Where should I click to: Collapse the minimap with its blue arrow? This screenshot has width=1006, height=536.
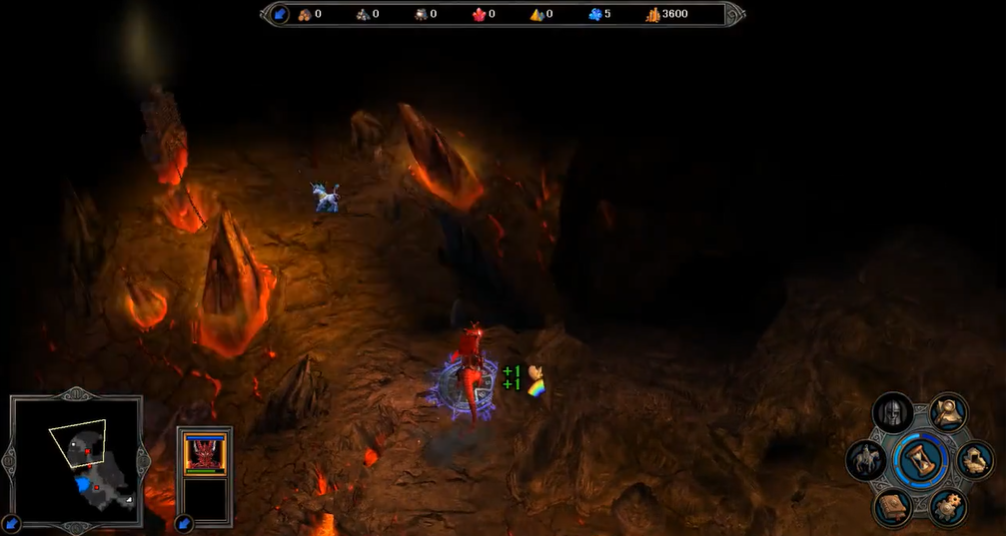pos(12,522)
